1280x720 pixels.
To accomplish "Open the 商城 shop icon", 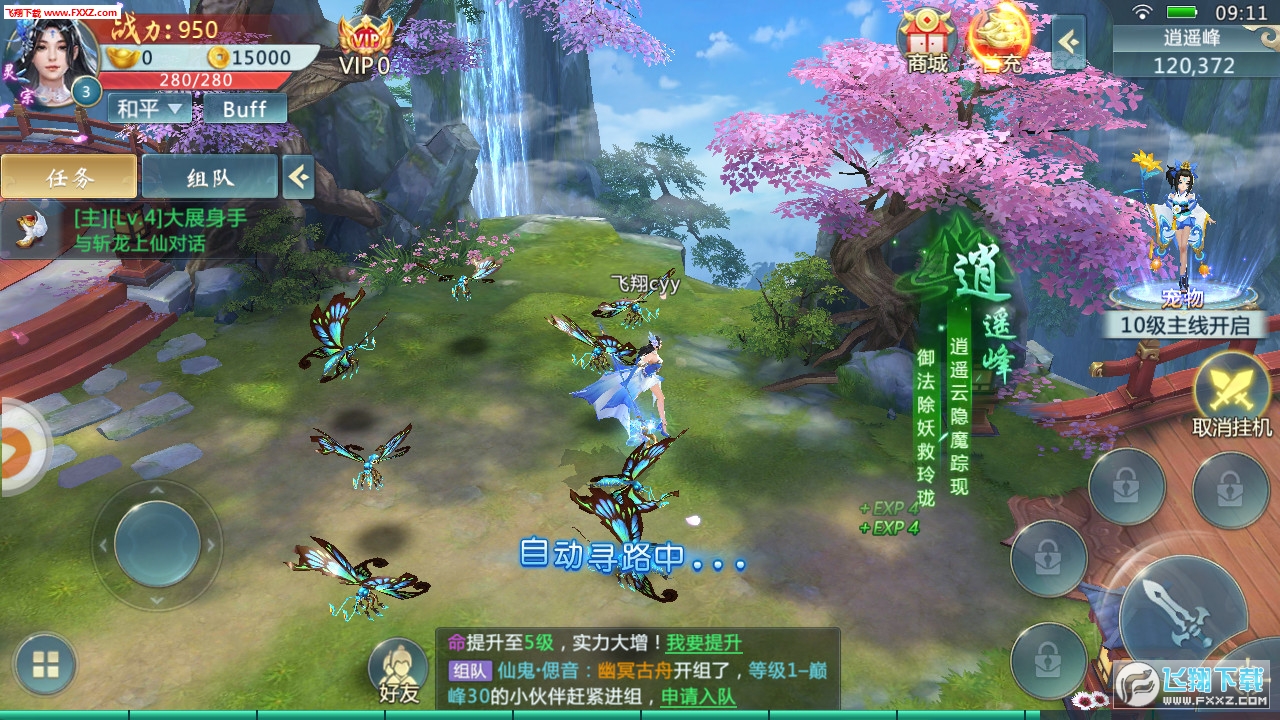I will (927, 40).
